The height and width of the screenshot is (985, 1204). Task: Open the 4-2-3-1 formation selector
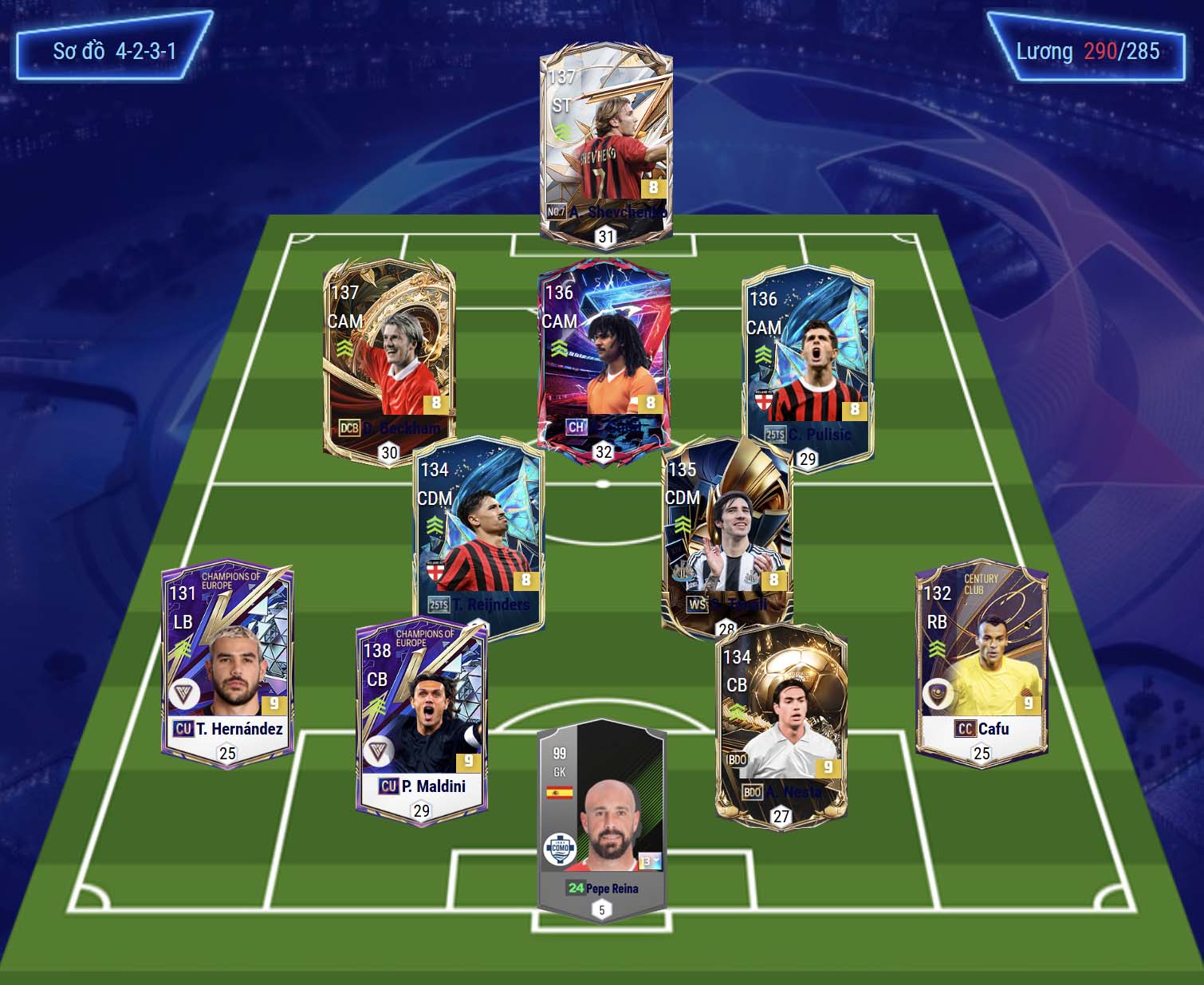(114, 50)
